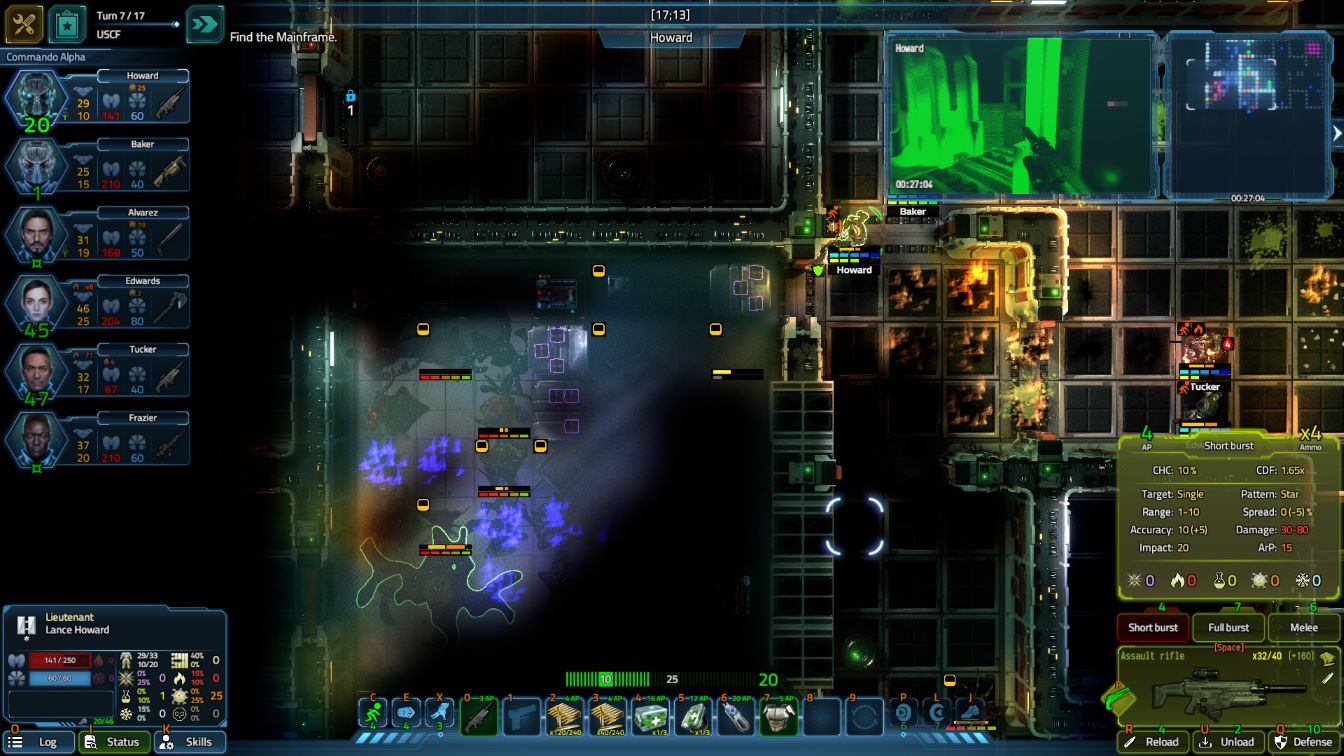
Task: Open the wrench and screwdriver settings menu
Action: point(23,24)
